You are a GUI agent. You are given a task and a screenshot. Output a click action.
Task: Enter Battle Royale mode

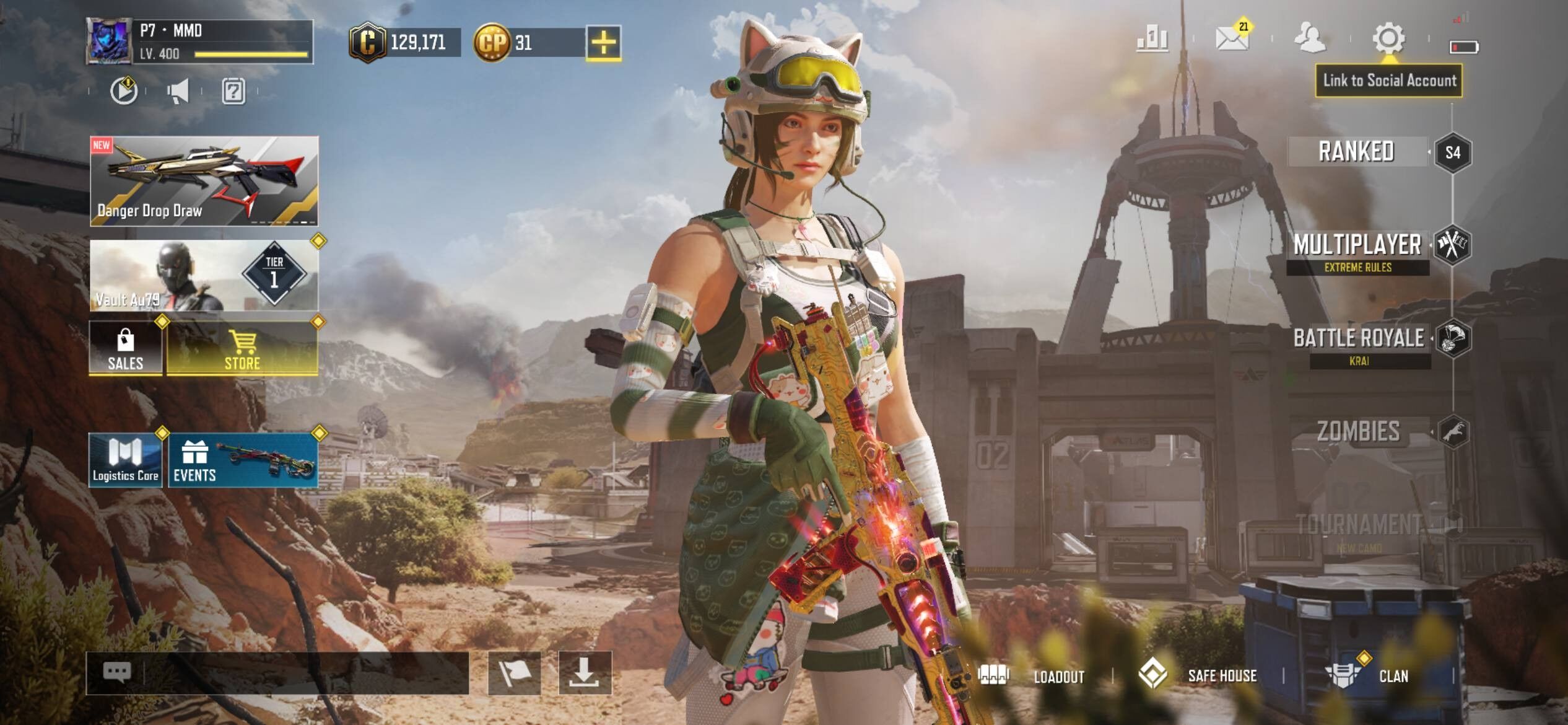pyautogui.click(x=1359, y=339)
